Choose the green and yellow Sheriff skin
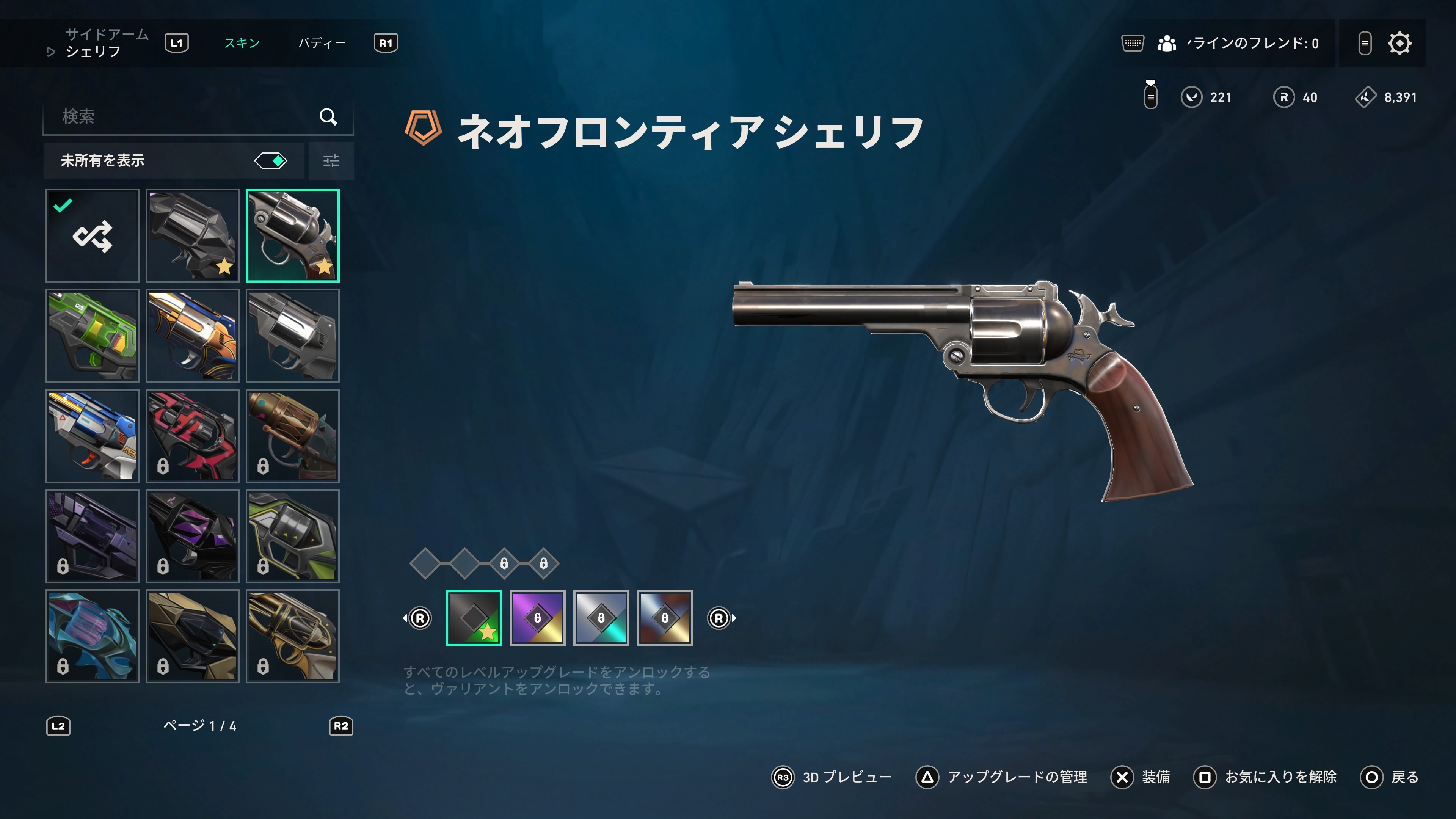The image size is (1456, 819). (x=92, y=336)
